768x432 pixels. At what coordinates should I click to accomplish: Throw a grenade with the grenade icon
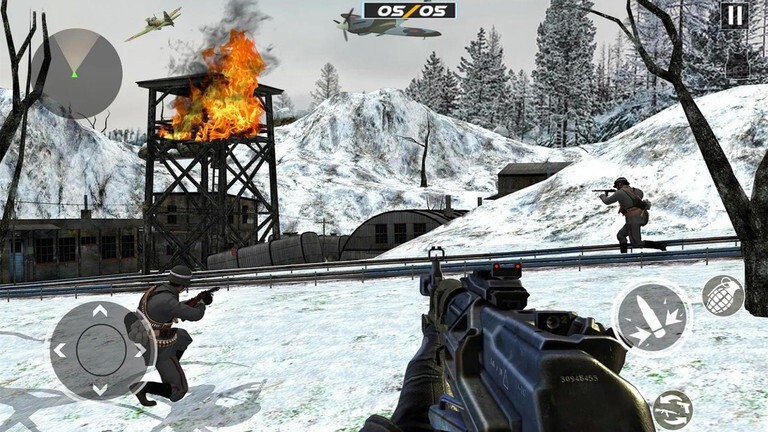[722, 296]
